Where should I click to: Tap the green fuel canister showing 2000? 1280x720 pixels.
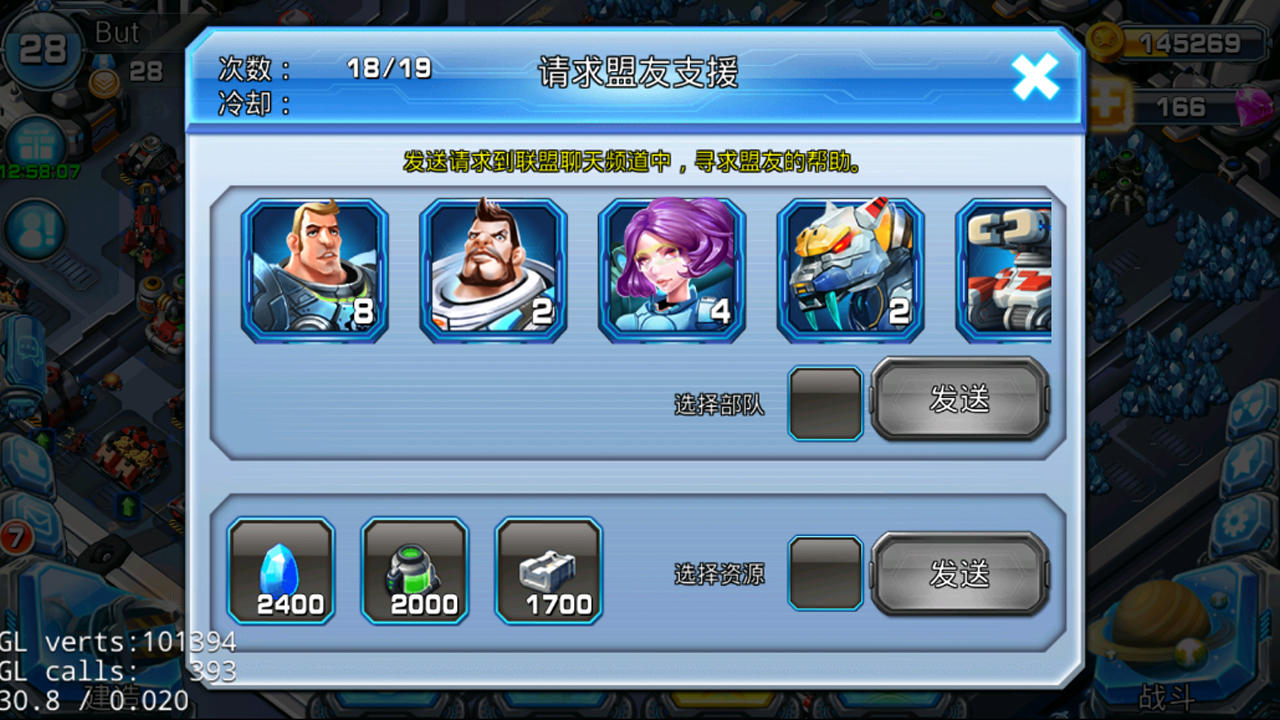coord(415,572)
